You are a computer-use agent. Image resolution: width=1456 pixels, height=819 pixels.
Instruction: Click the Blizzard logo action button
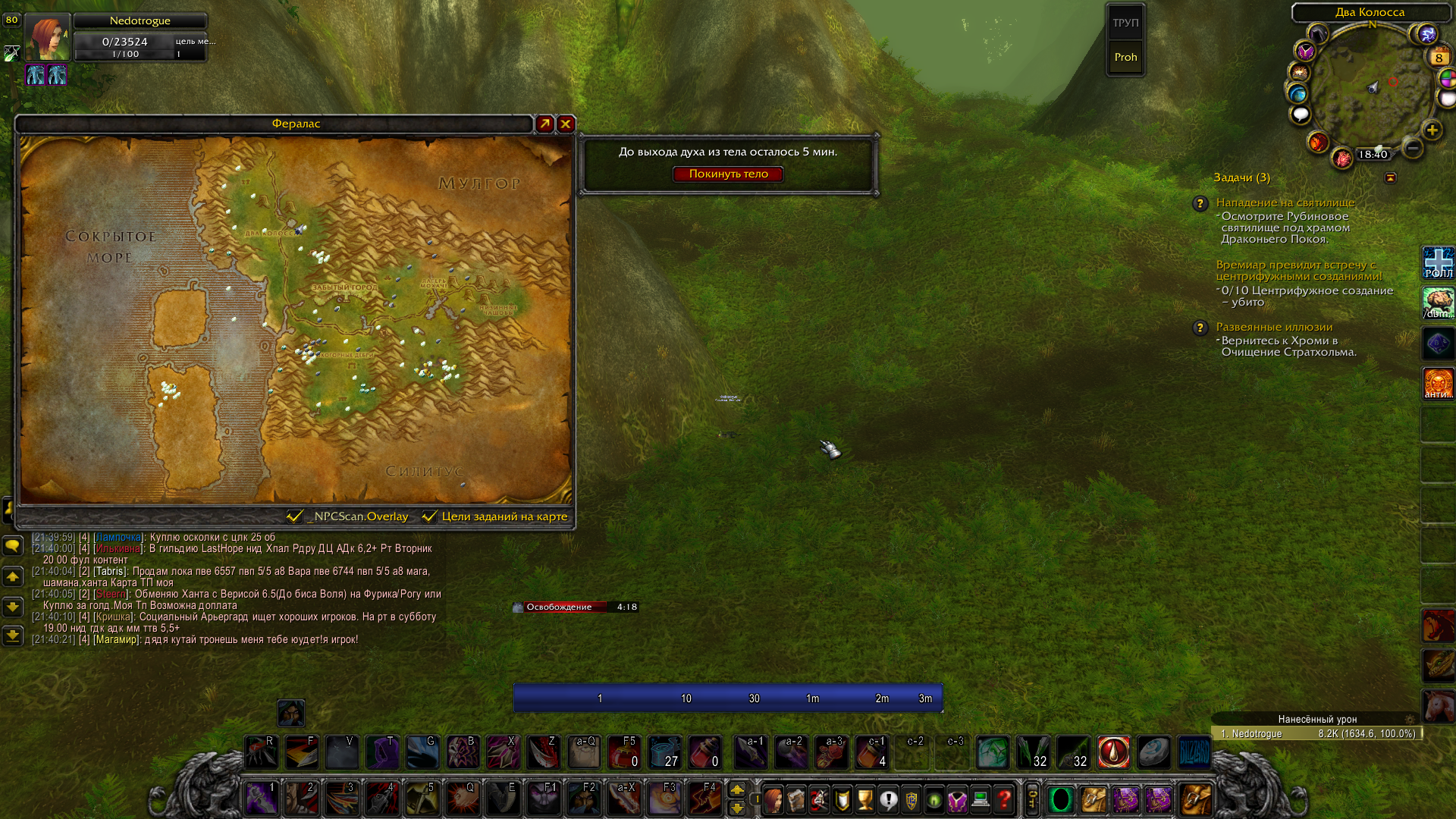pos(1194,752)
